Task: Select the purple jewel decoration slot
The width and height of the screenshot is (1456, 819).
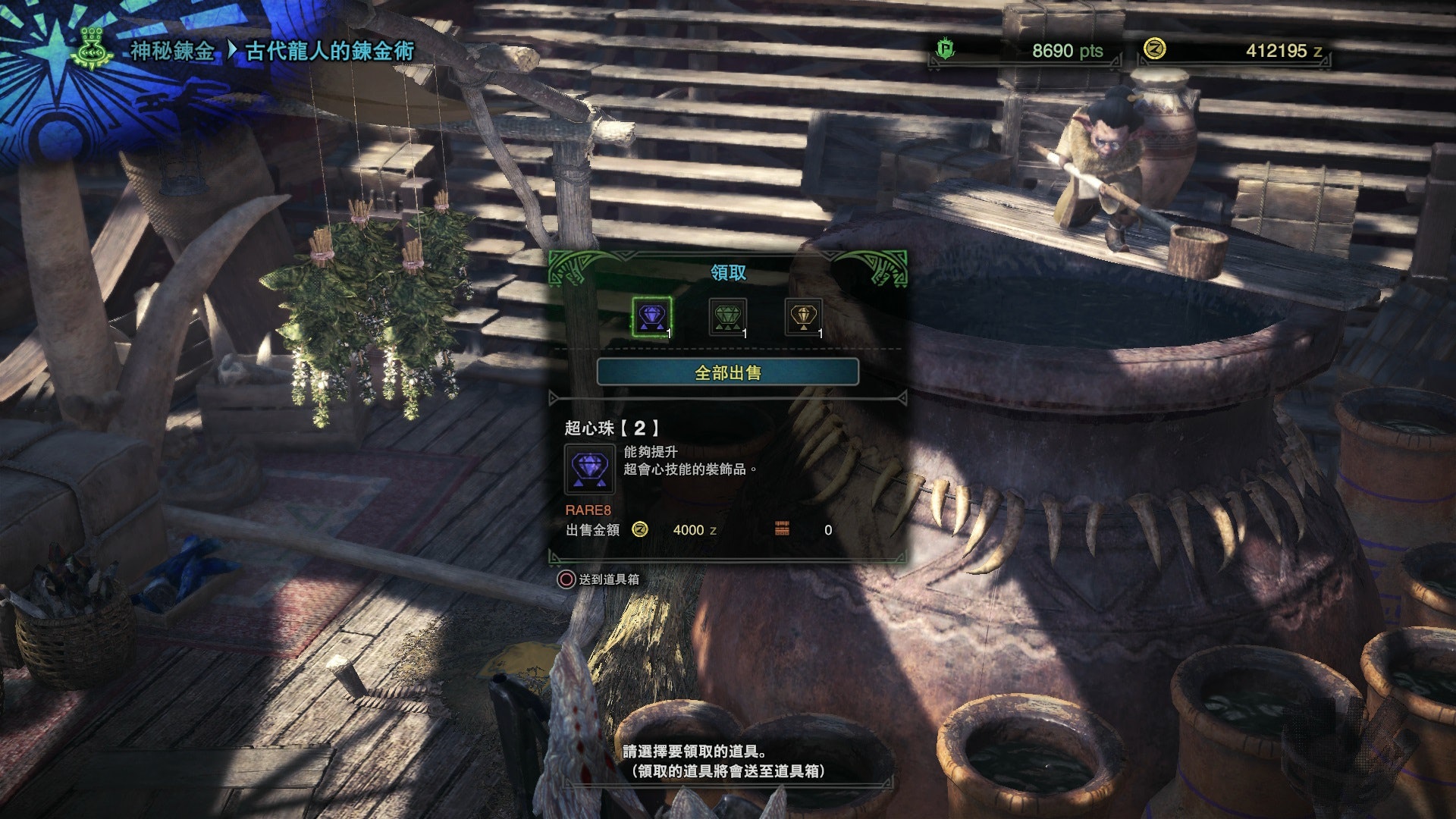Action: [651, 316]
